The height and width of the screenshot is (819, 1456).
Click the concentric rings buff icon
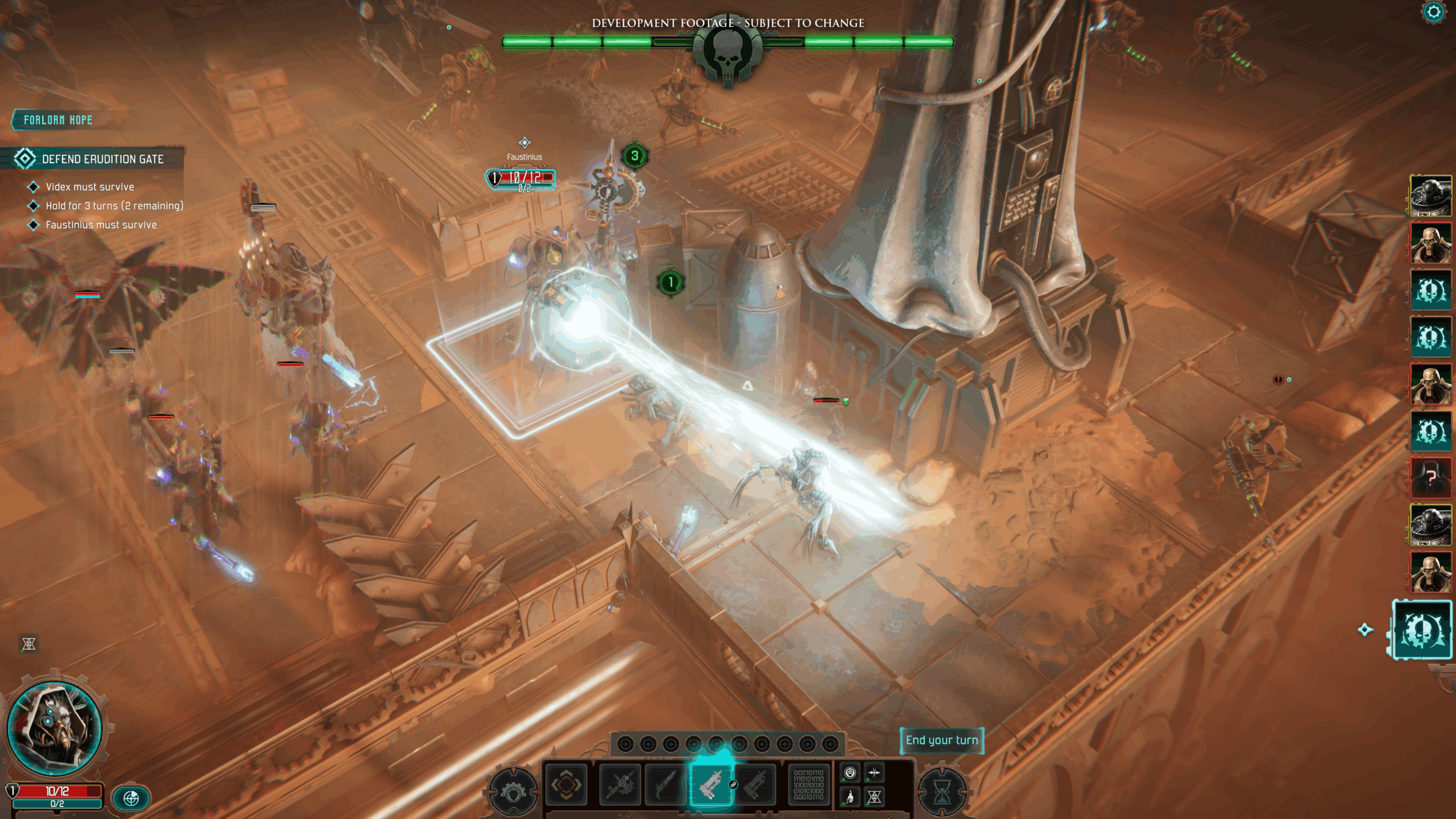[x=850, y=773]
